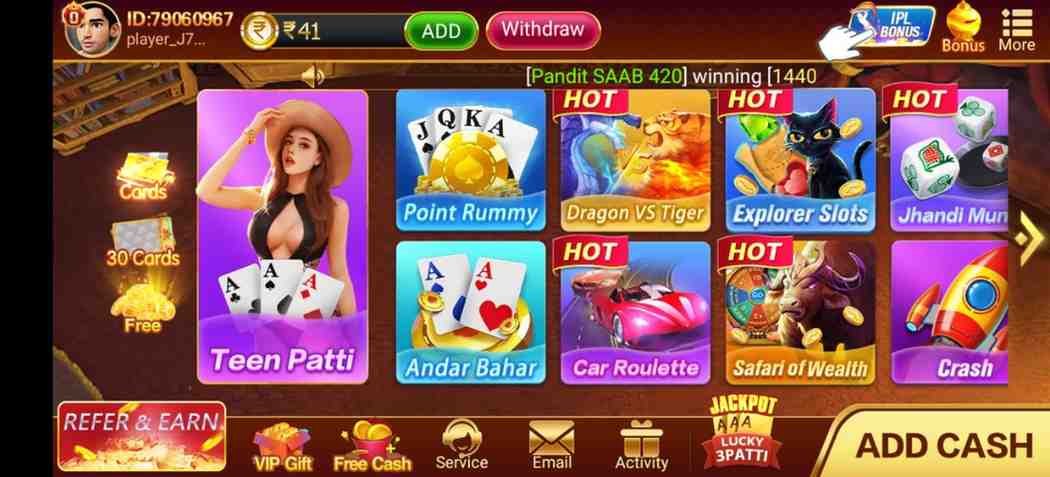Claim the gold Bonus icon
This screenshot has width=1050, height=477.
[x=963, y=28]
